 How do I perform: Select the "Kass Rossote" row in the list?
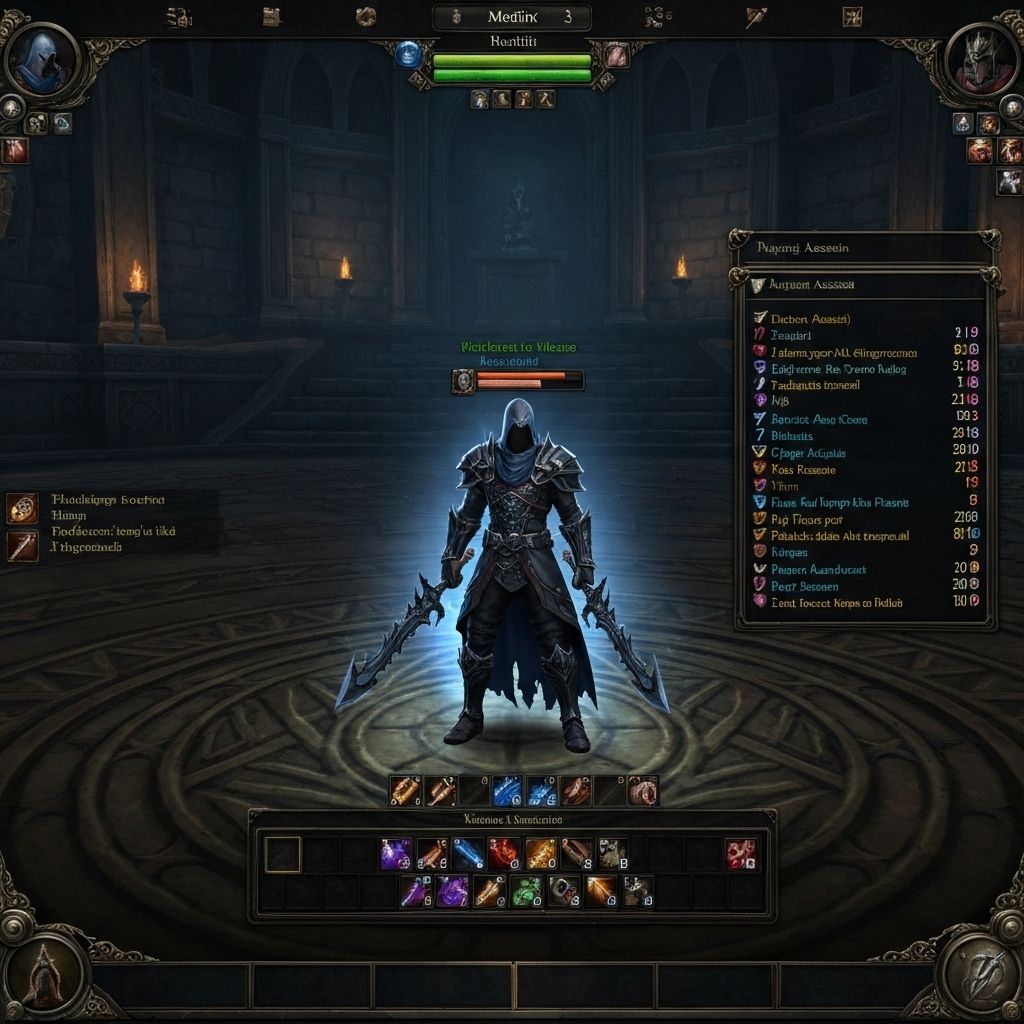coord(803,469)
